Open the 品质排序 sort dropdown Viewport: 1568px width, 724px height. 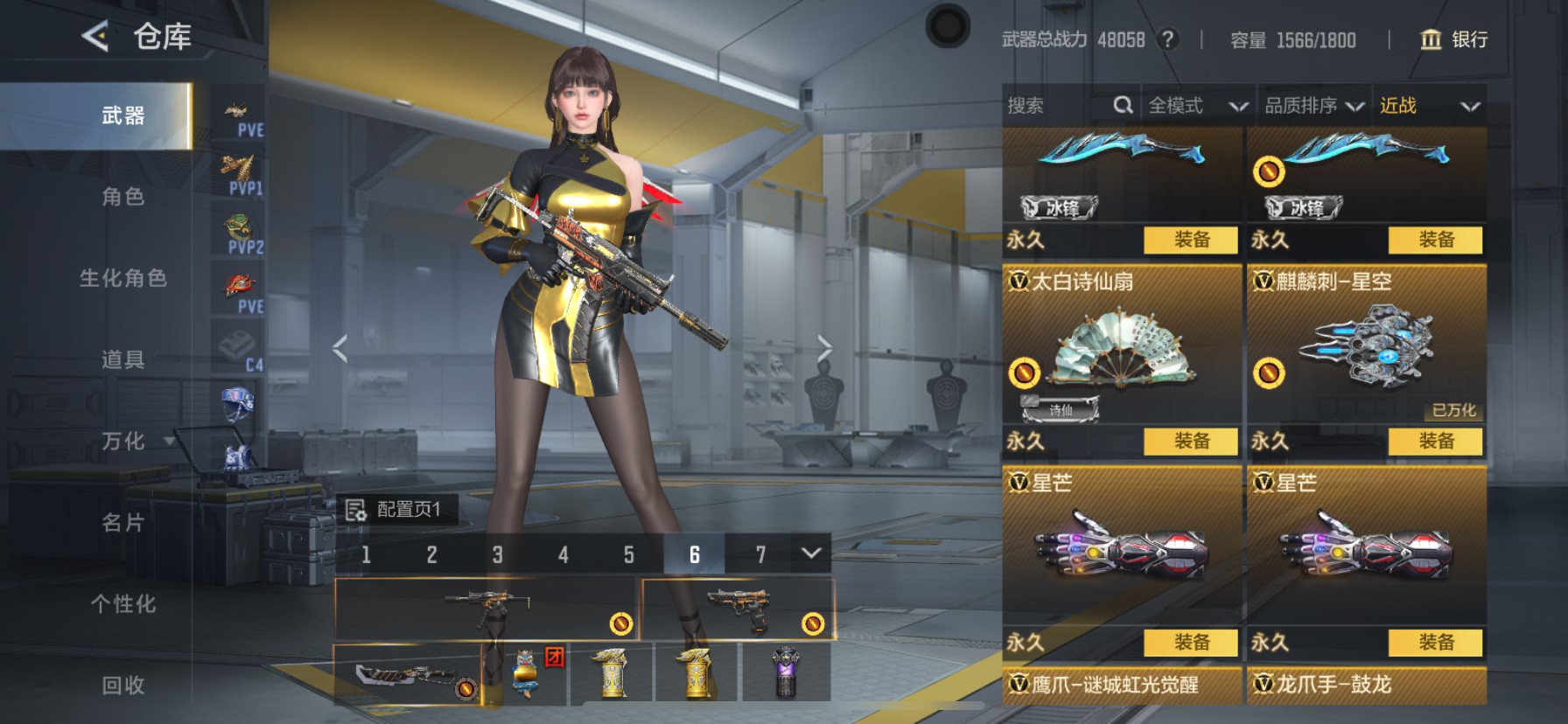click(x=1313, y=106)
